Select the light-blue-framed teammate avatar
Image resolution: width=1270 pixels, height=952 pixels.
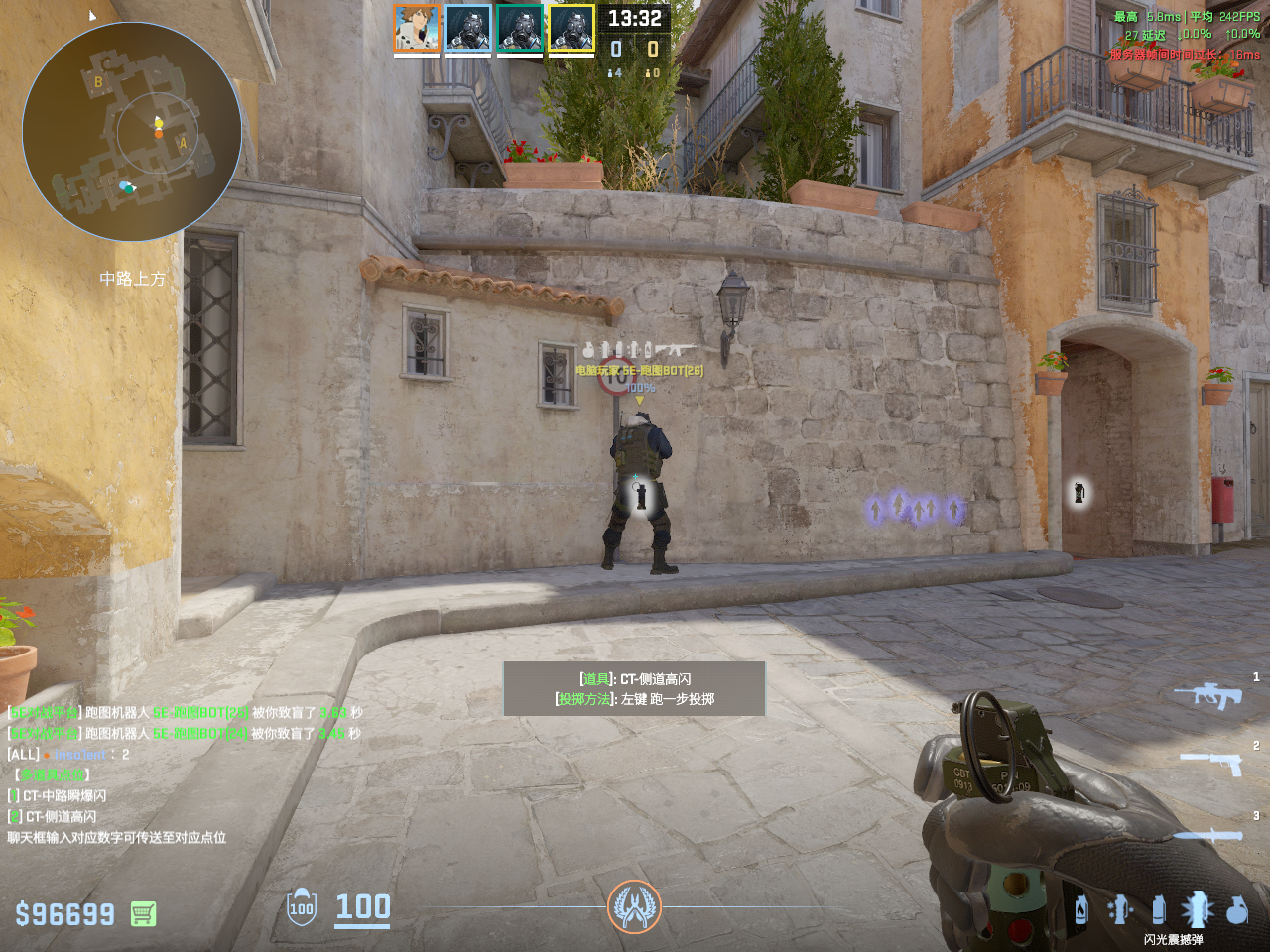click(468, 28)
